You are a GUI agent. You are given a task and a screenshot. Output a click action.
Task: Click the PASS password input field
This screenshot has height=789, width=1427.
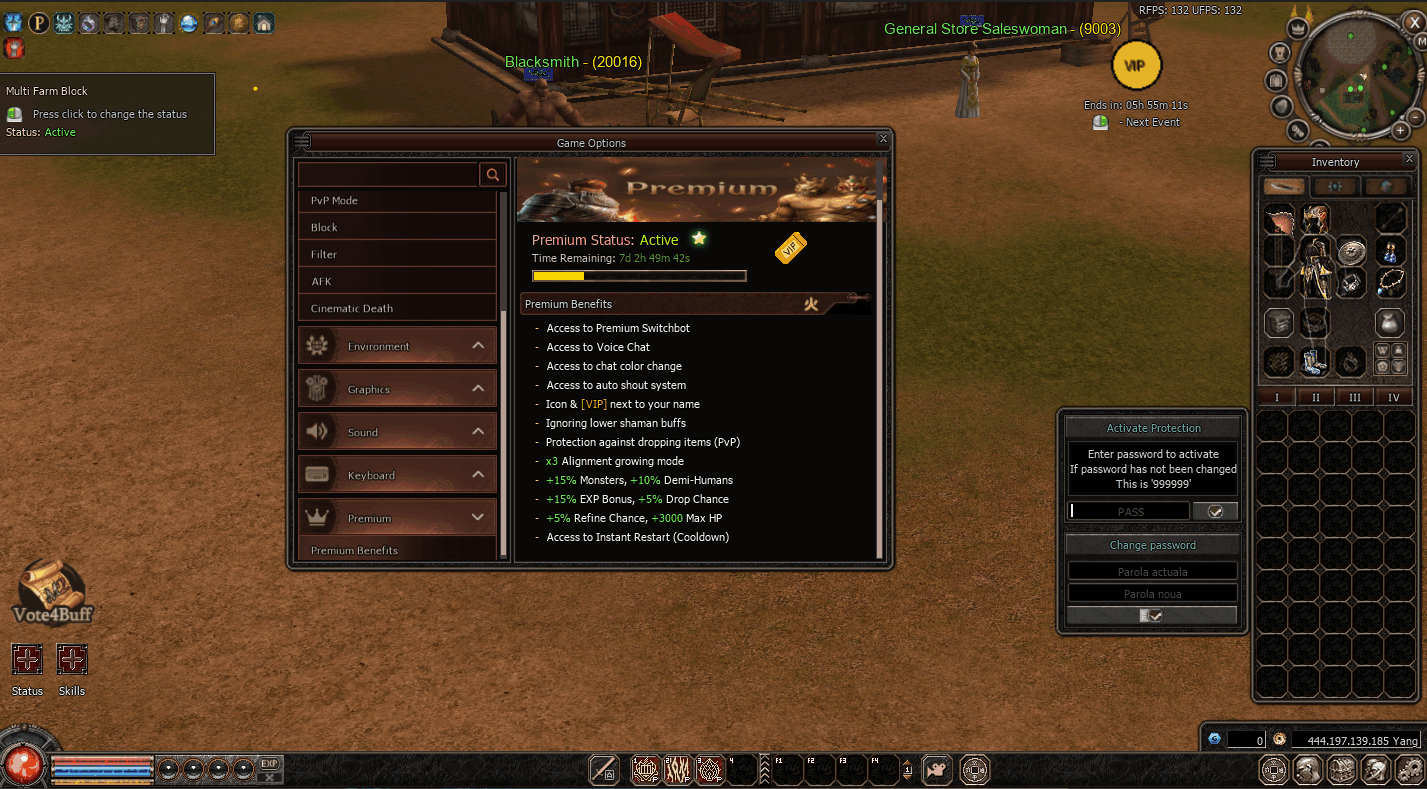click(x=1128, y=510)
